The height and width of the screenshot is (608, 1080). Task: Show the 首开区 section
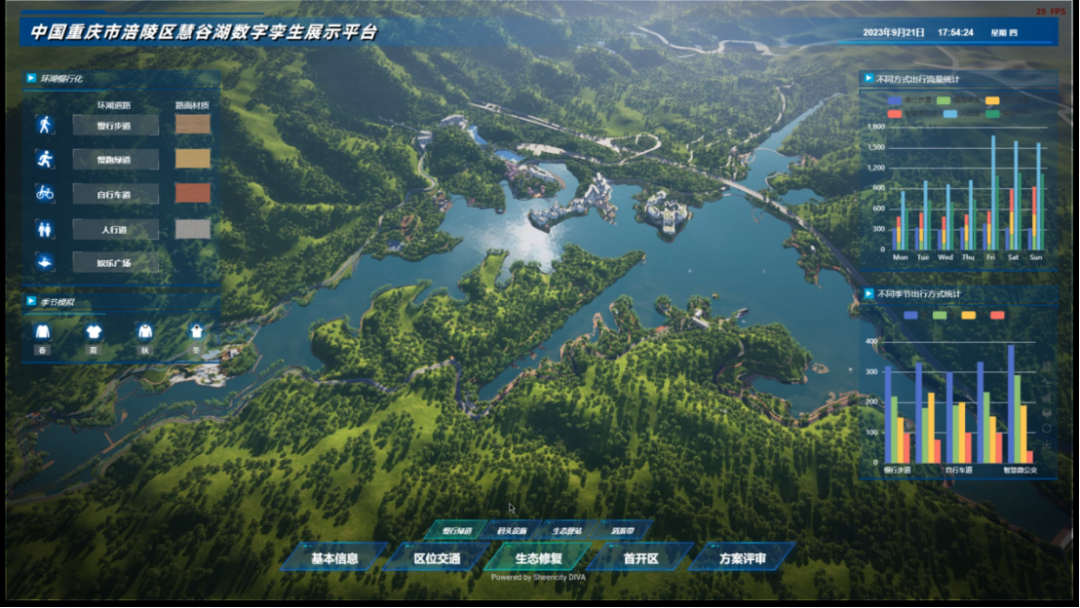641,558
